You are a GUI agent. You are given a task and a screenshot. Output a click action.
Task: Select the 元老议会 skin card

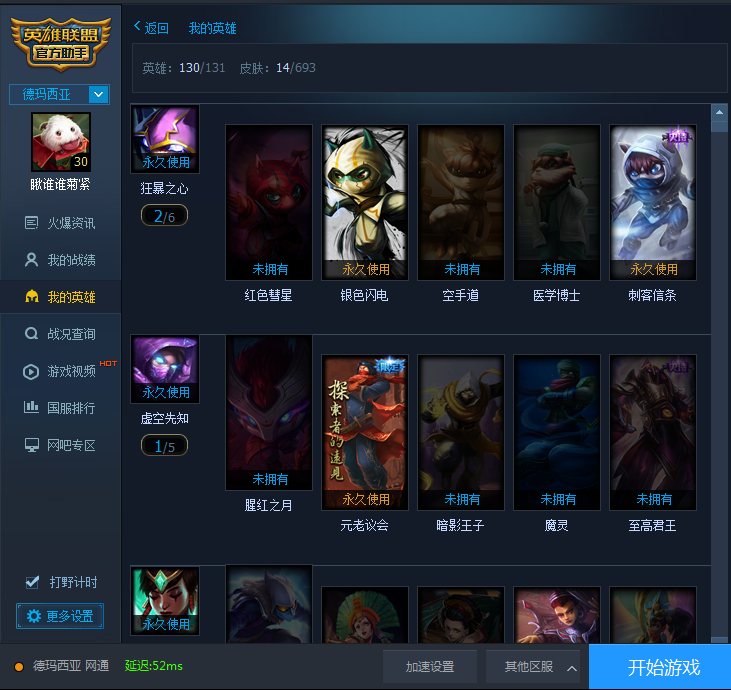pos(365,432)
